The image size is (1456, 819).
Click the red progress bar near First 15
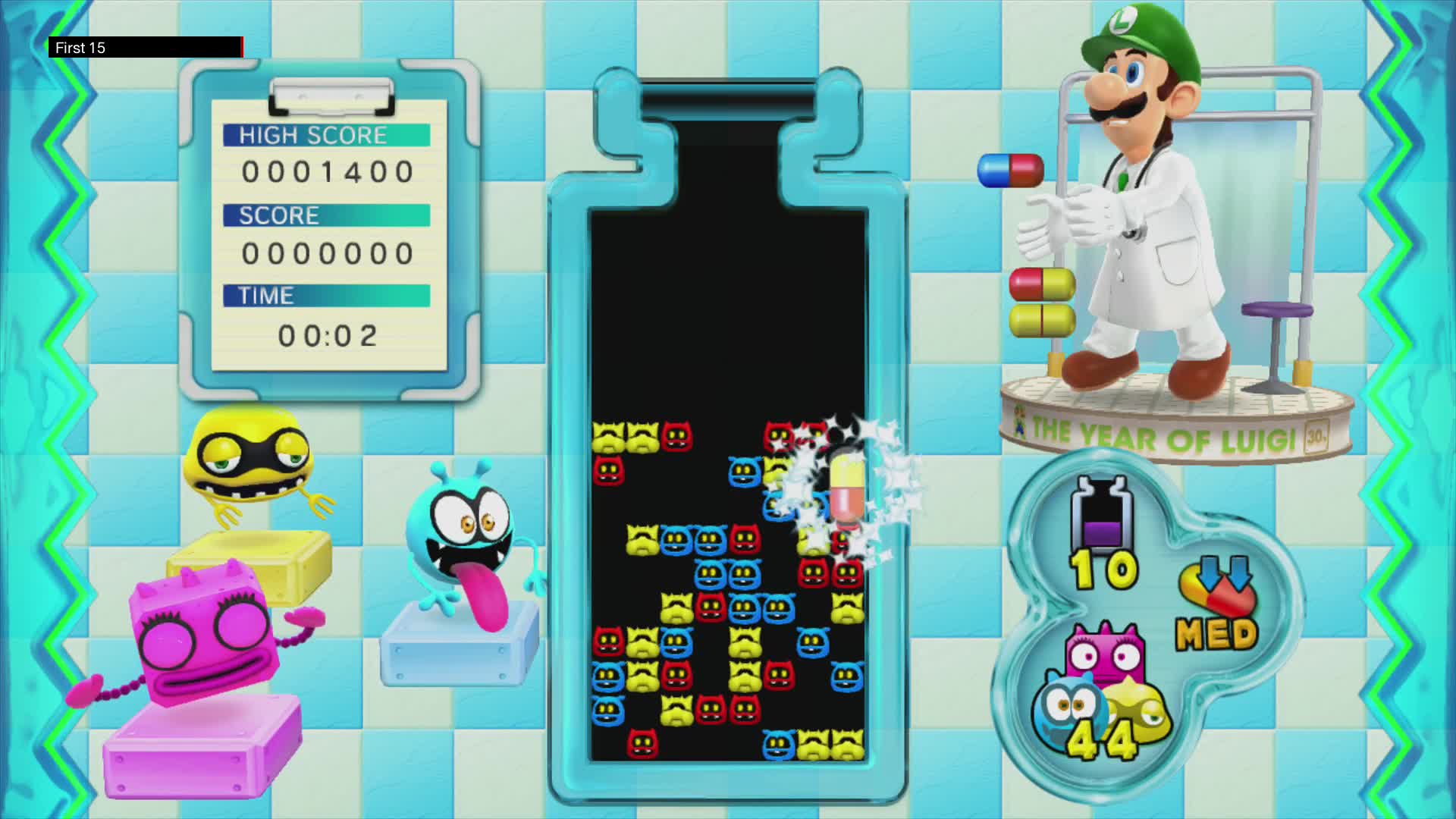tap(241, 47)
